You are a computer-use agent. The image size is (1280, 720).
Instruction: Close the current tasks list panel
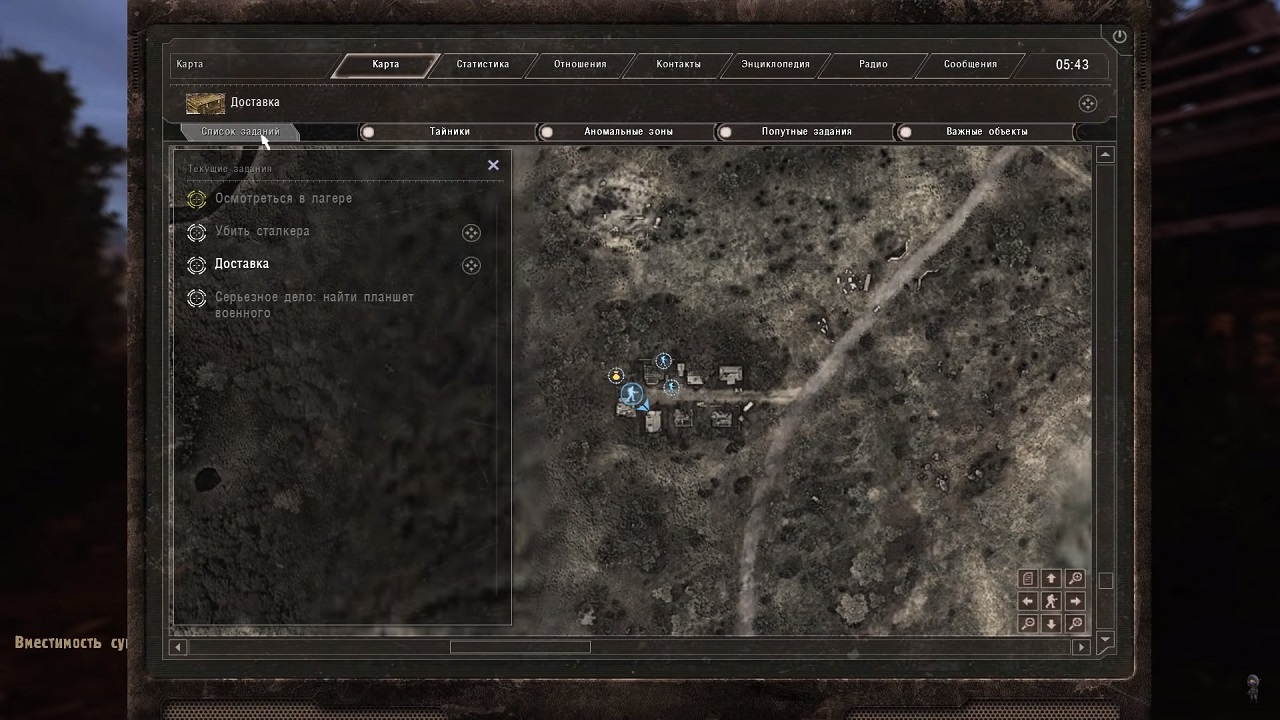(493, 165)
